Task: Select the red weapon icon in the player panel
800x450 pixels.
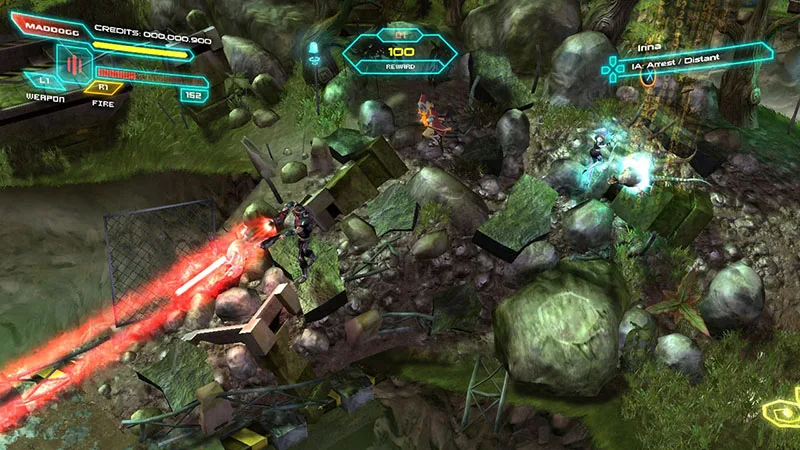Action: click(74, 65)
